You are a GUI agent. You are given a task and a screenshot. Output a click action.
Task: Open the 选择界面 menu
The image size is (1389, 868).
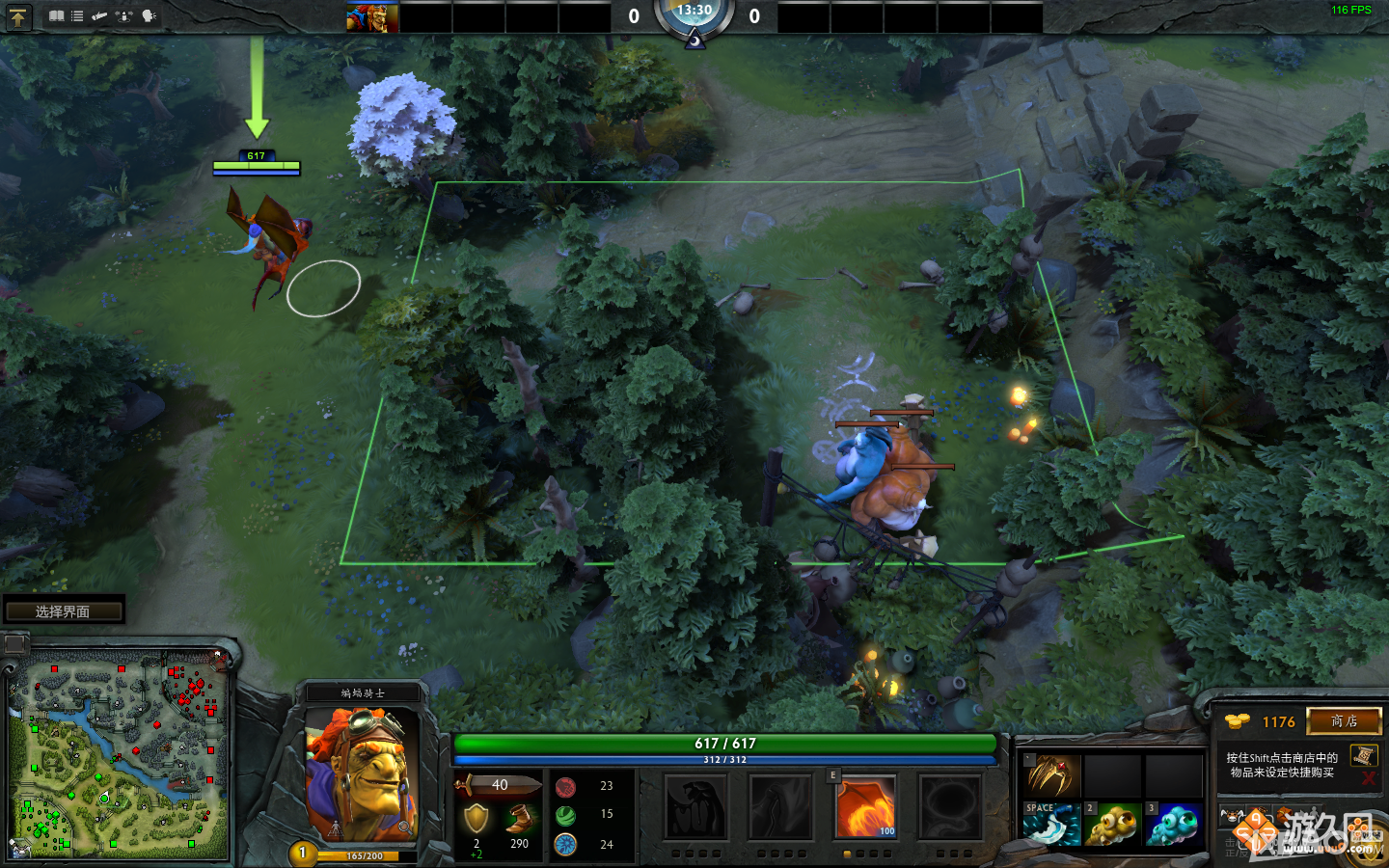(x=64, y=610)
